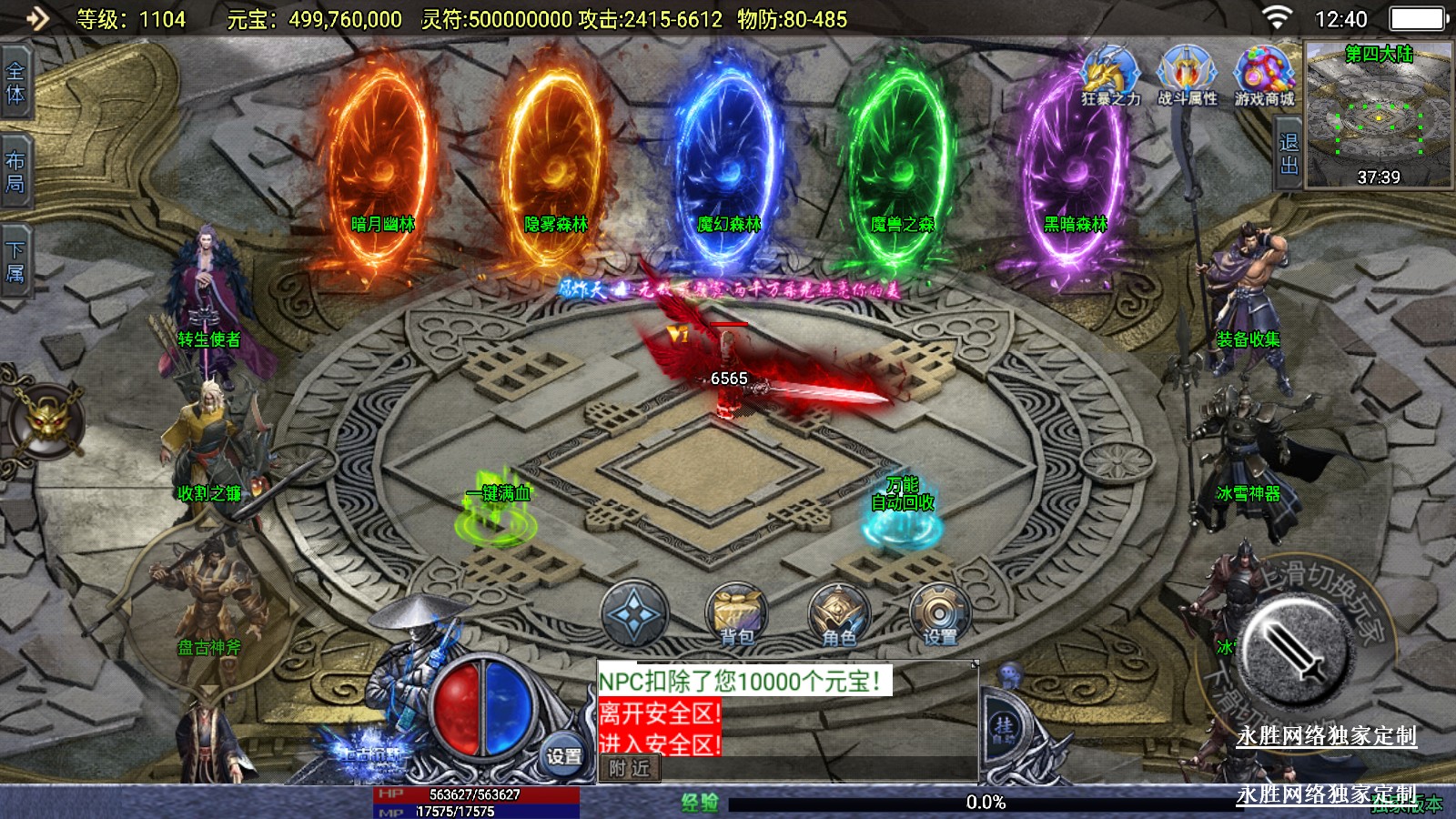
Task: Open the 背包 backpack button
Action: pos(736,614)
